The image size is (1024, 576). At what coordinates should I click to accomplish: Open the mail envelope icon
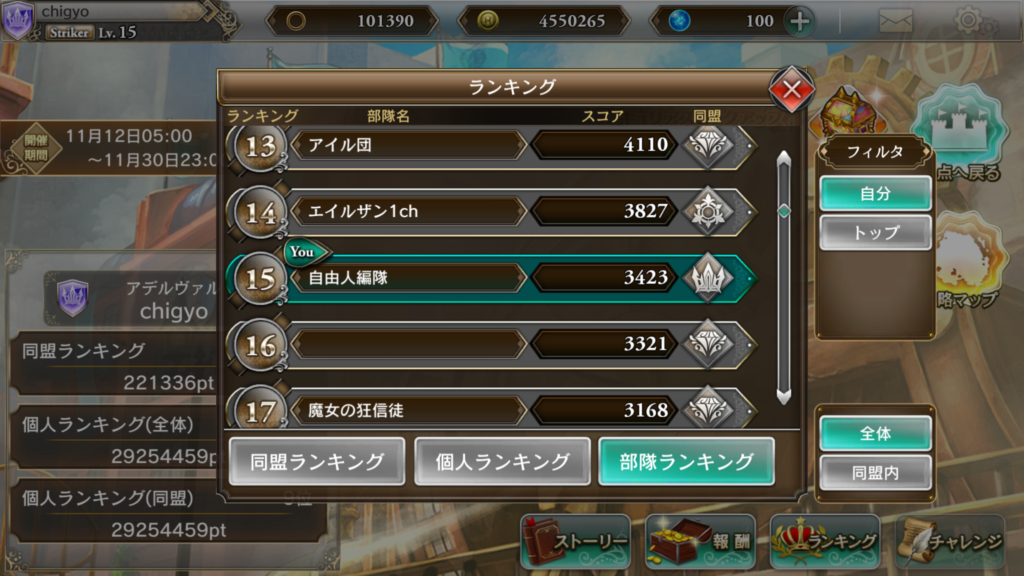tap(895, 20)
